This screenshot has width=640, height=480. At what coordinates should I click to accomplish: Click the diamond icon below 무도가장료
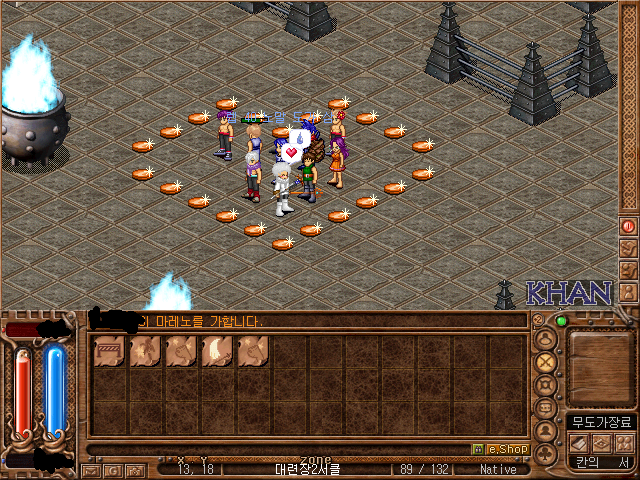(601, 442)
